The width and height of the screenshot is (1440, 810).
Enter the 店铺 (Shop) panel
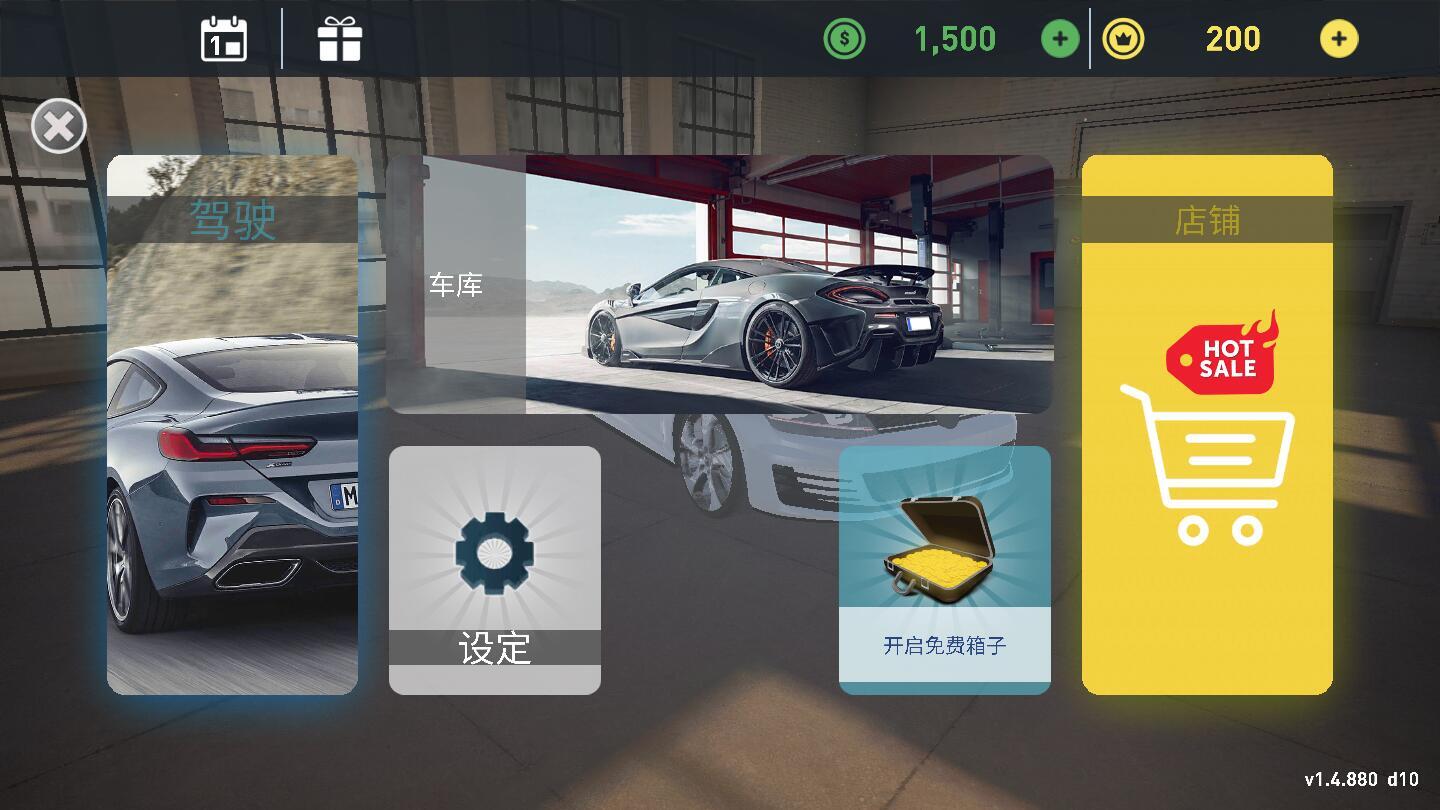coord(1207,425)
